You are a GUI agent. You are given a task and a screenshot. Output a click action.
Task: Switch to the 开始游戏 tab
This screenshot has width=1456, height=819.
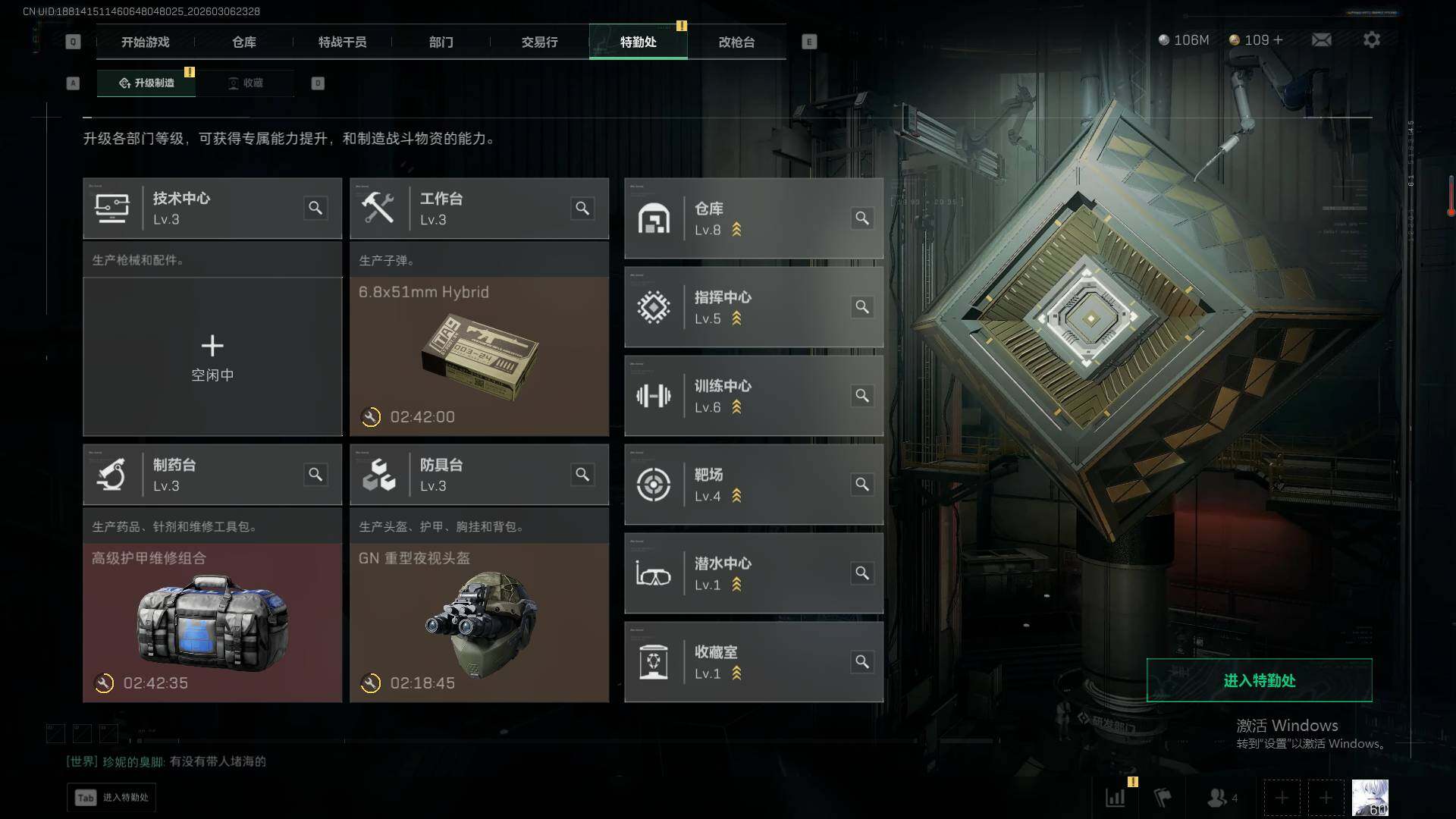145,42
